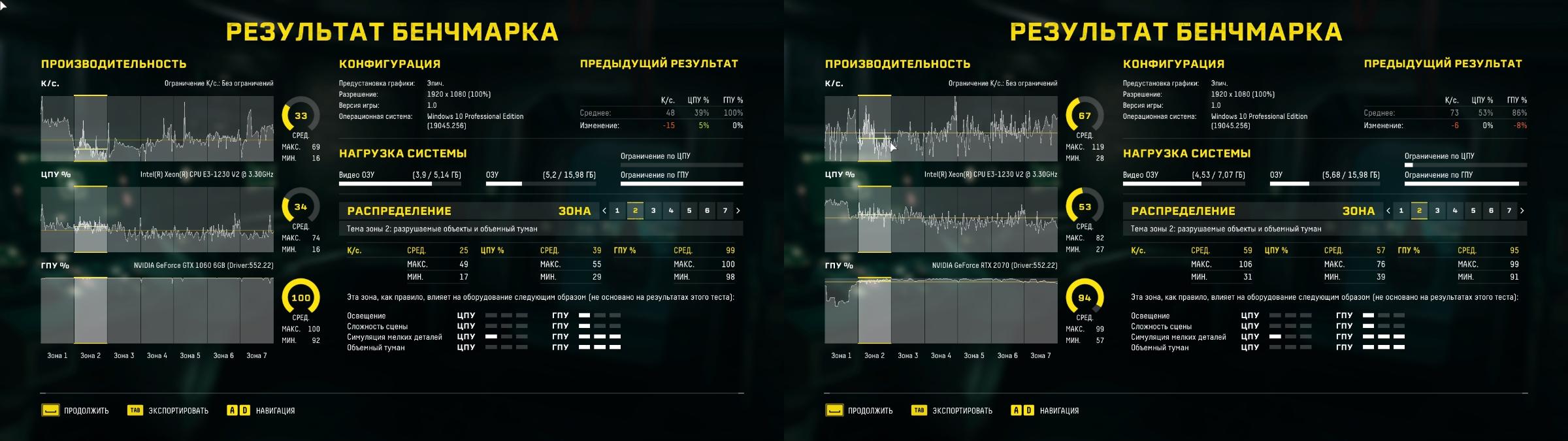Open zone 7 tab in GTX 1060 result
Screen dimensions: 1568x441
coord(725,210)
